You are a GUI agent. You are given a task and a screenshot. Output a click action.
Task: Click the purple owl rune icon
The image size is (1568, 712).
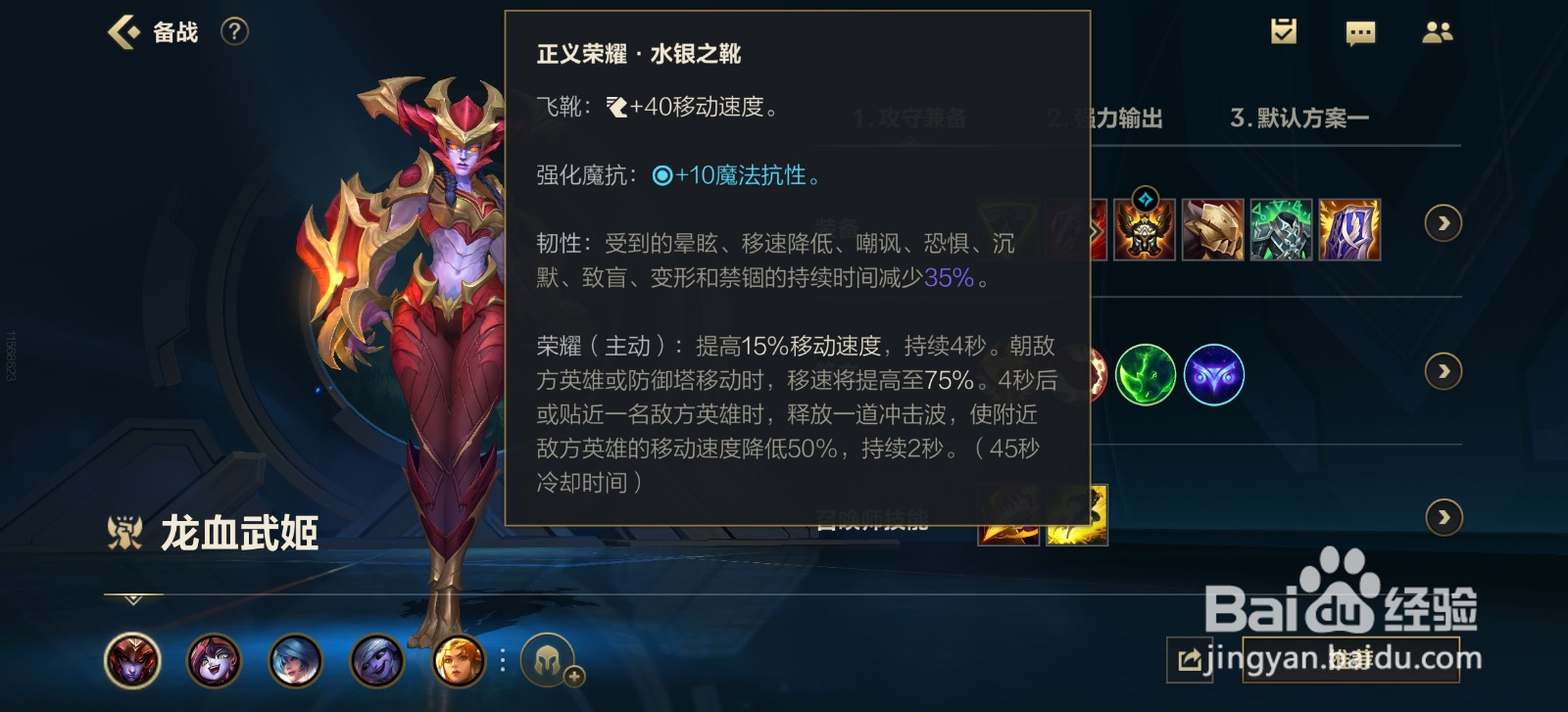(x=1215, y=375)
